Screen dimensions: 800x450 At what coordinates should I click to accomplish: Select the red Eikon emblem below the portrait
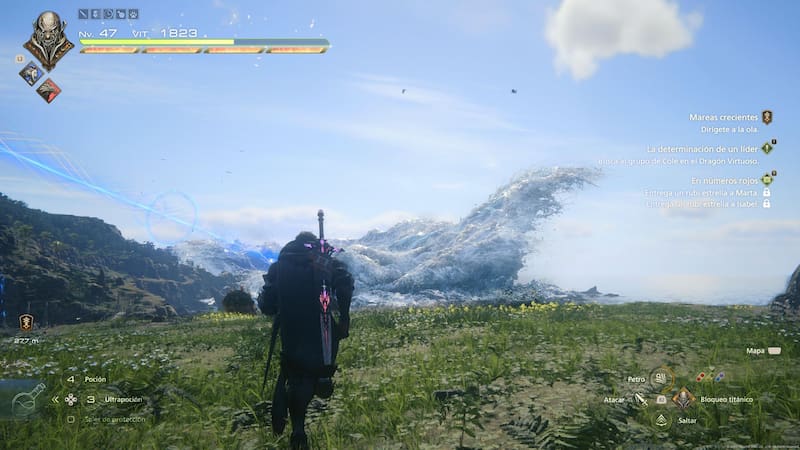pos(48,90)
